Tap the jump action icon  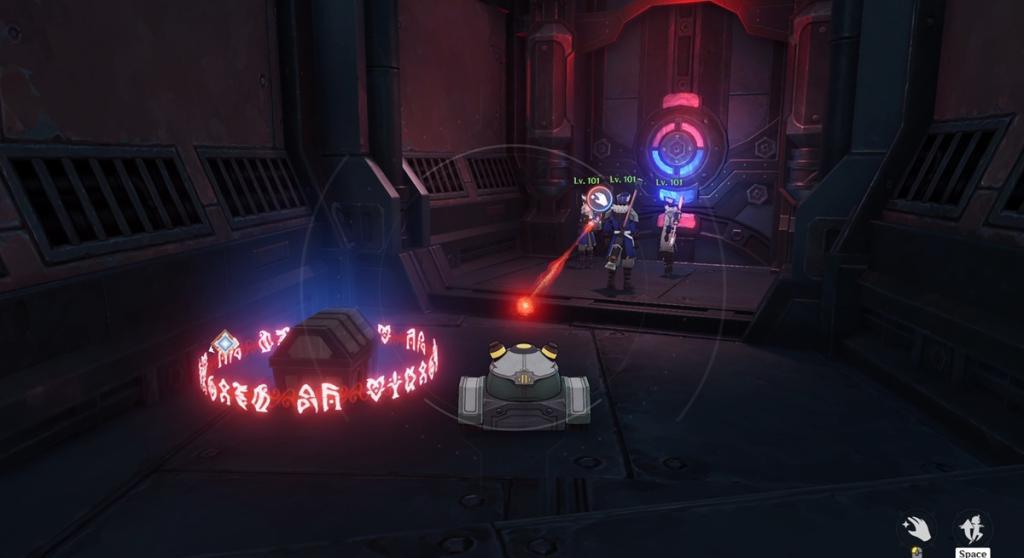click(x=971, y=527)
